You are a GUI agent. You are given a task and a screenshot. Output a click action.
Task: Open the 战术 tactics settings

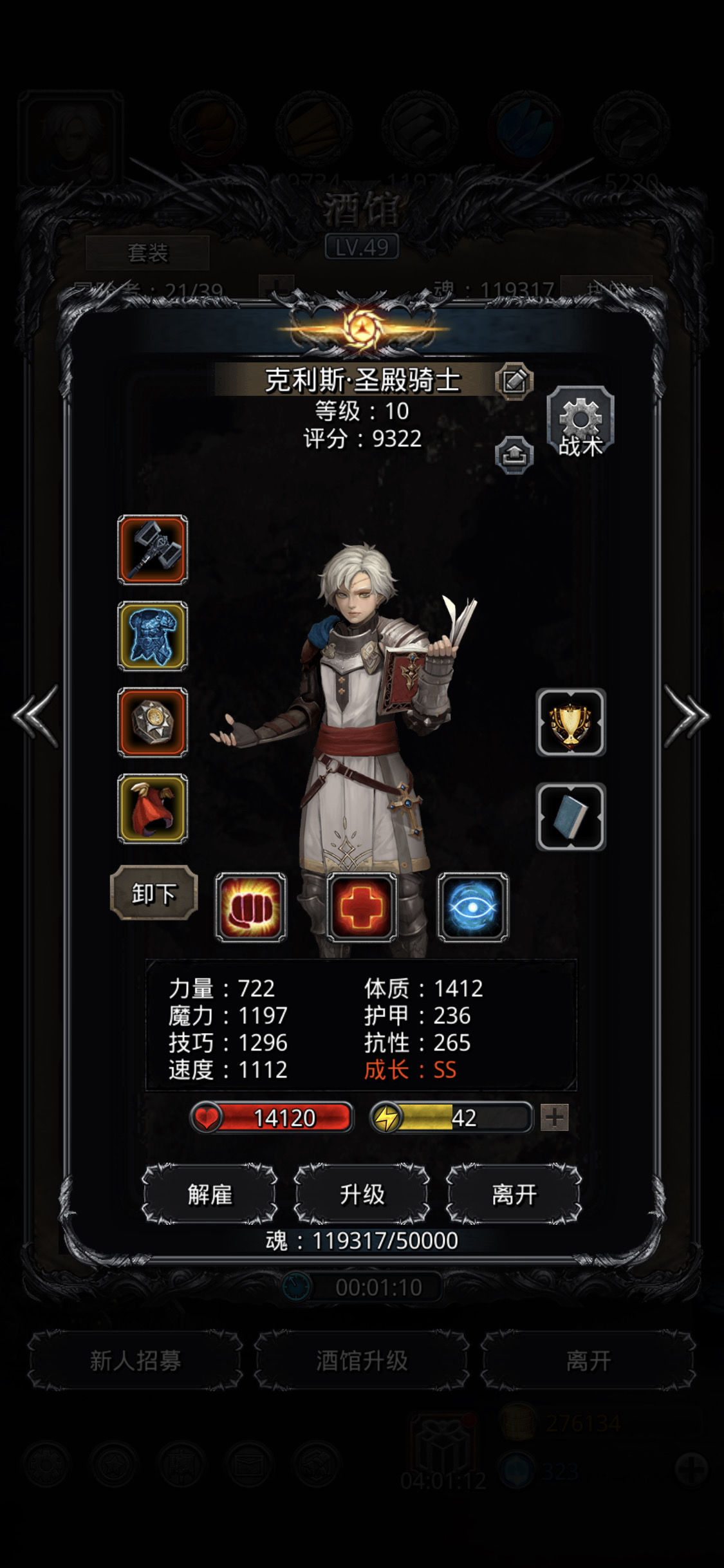pyautogui.click(x=580, y=422)
